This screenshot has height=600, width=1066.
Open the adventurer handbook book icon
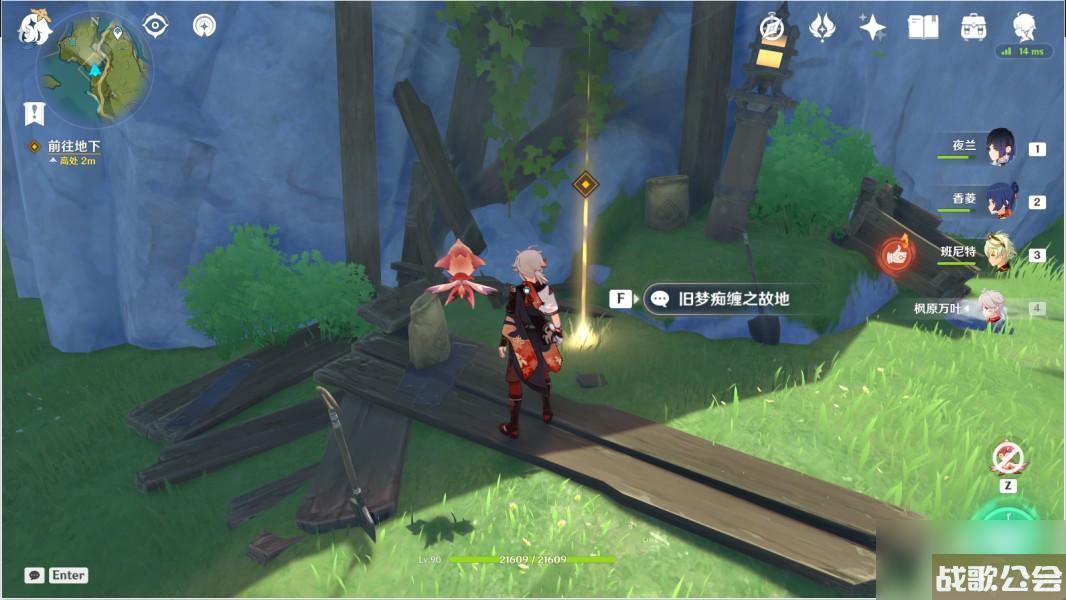click(x=922, y=27)
